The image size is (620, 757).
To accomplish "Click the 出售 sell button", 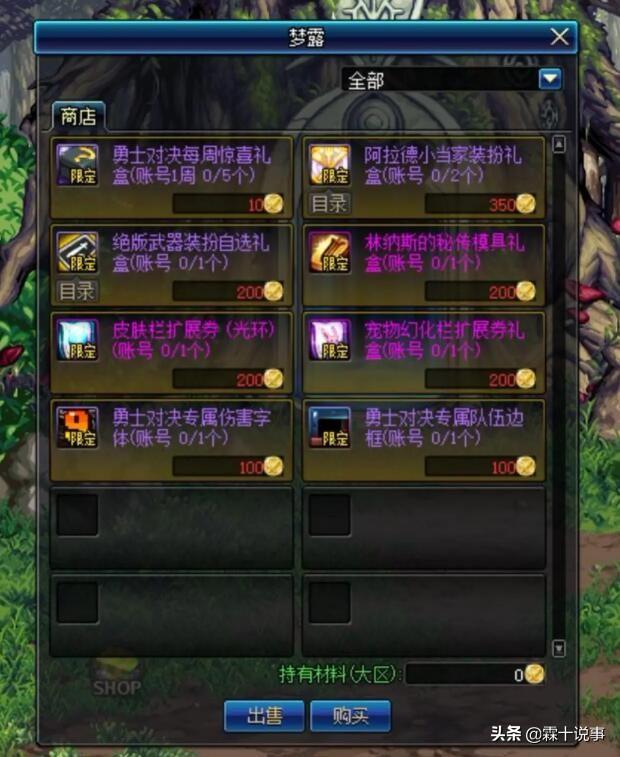I will (263, 715).
